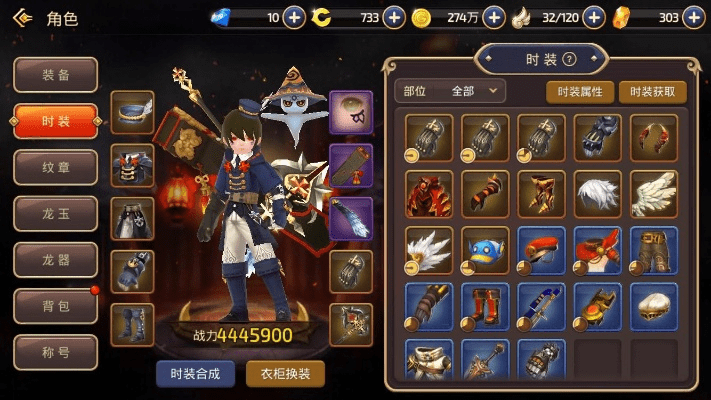
Task: Open the costume help question mark
Action: [569, 59]
